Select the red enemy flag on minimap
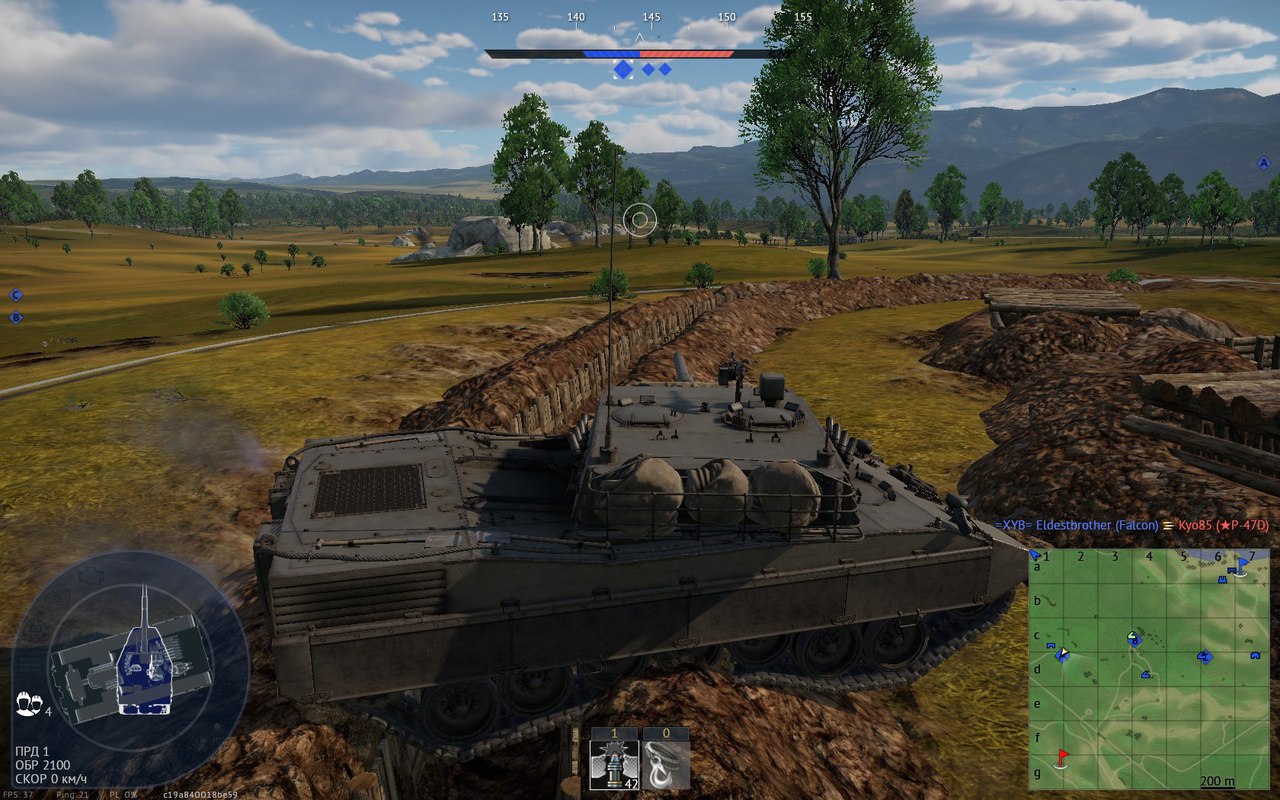 [1062, 757]
